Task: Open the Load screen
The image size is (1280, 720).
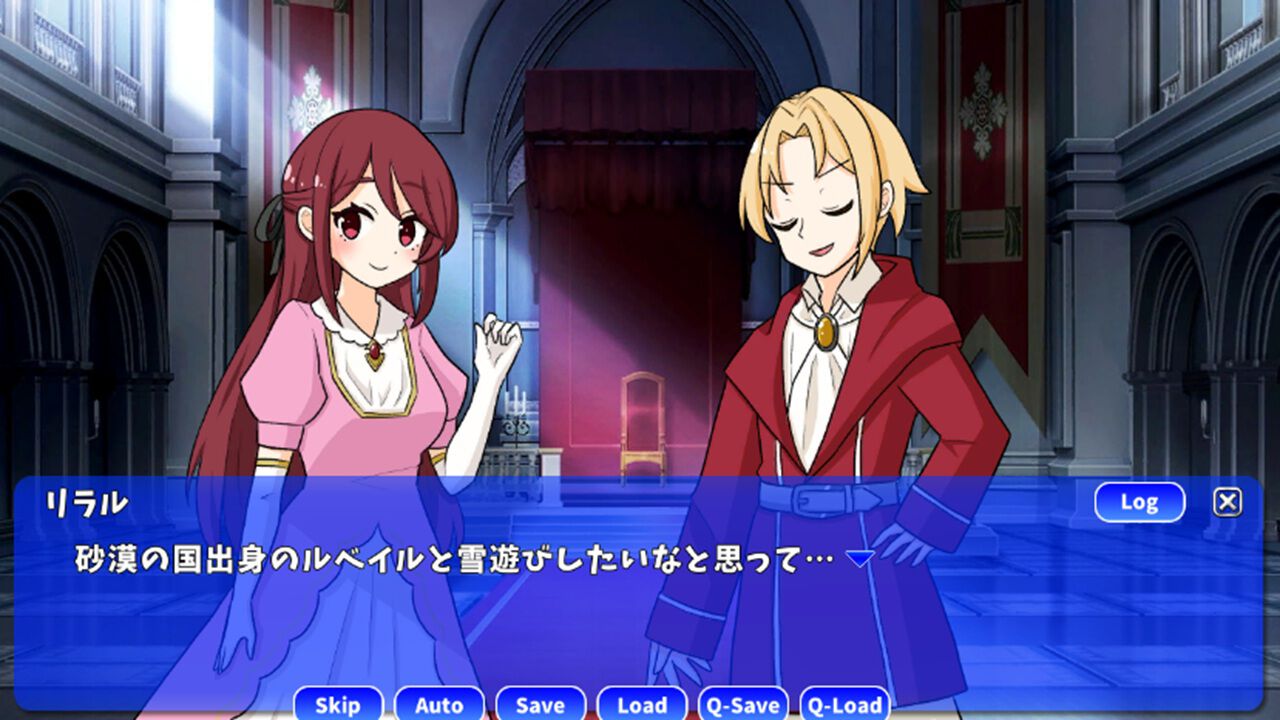Action: pos(642,705)
